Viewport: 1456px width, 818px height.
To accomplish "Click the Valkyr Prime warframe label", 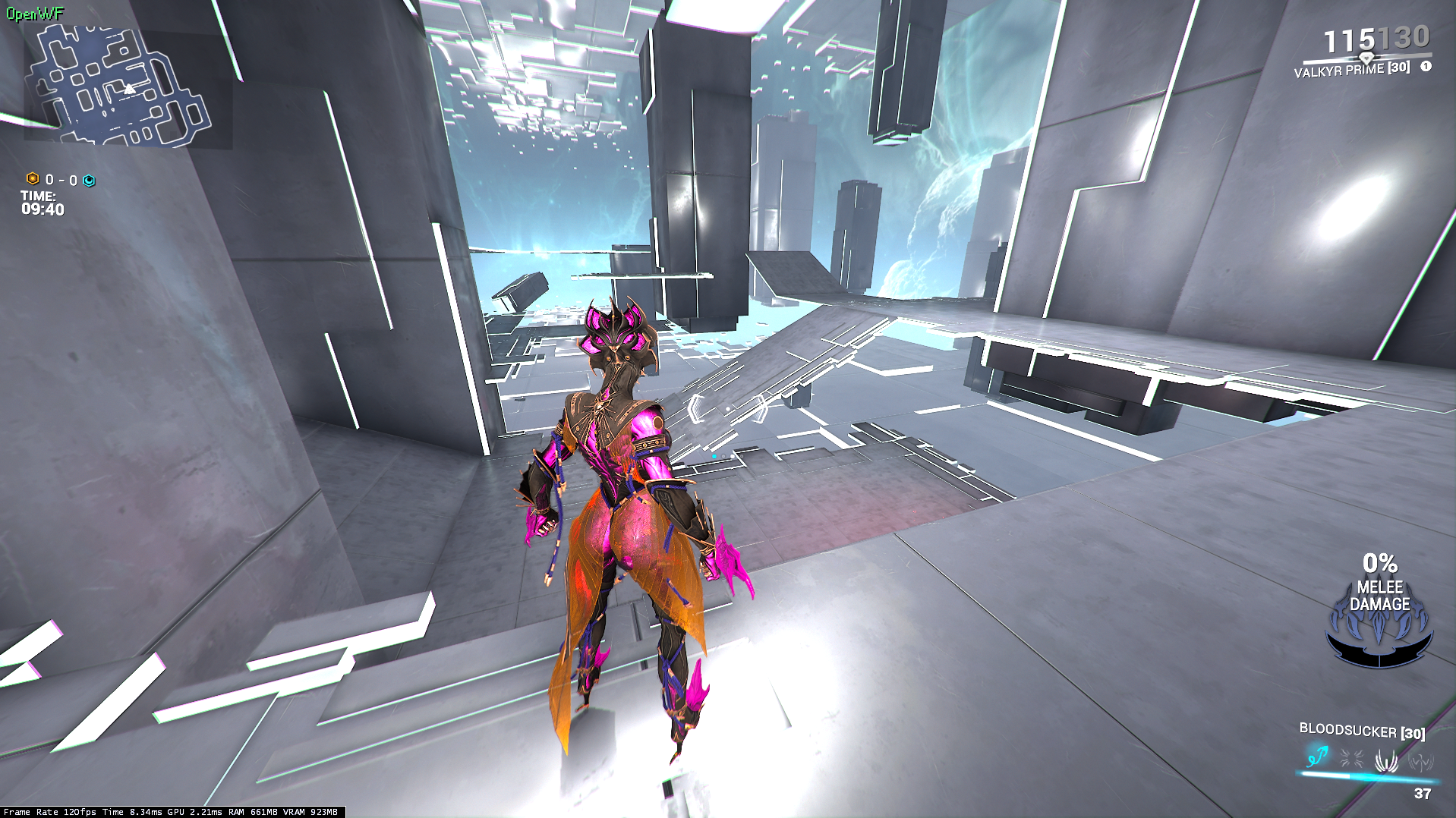I will (x=1351, y=70).
